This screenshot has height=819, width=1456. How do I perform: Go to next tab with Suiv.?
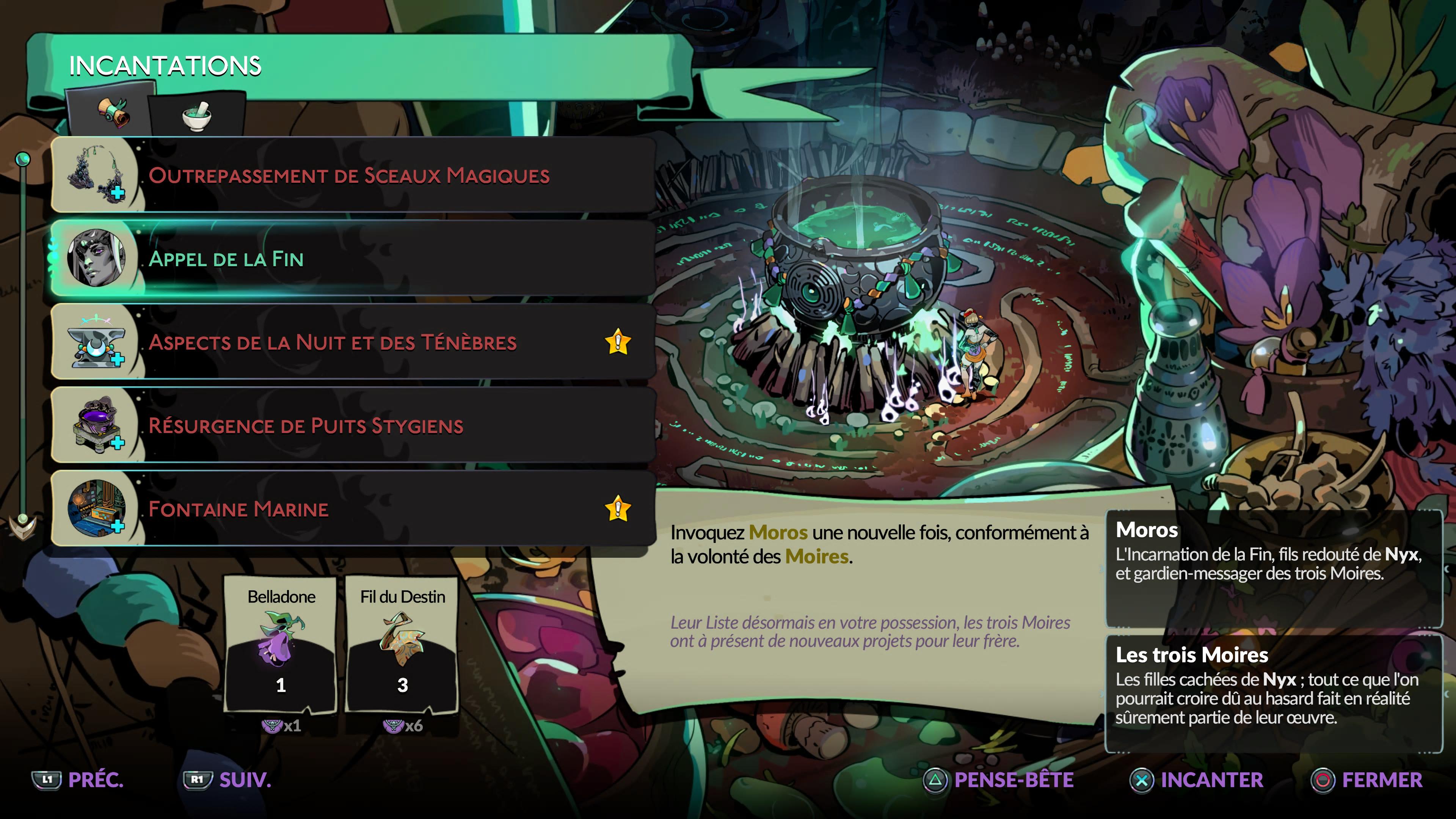coord(227,780)
